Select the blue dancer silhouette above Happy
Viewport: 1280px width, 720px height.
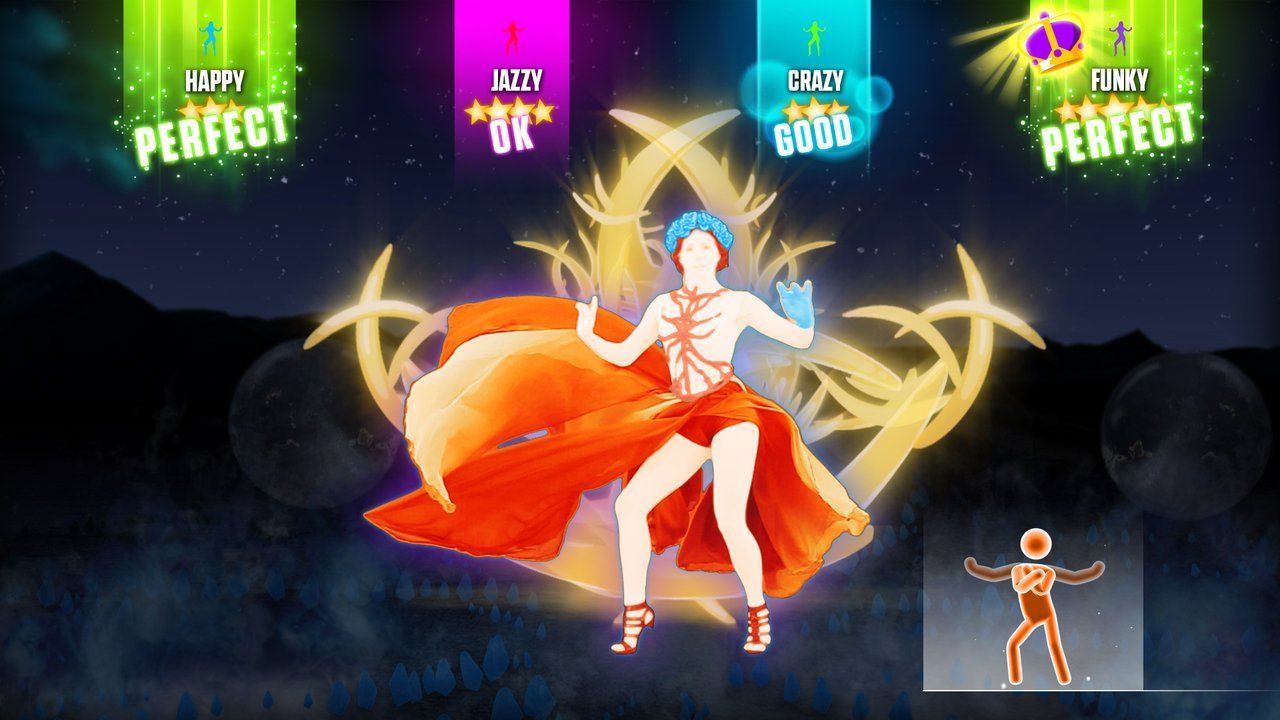click(209, 38)
